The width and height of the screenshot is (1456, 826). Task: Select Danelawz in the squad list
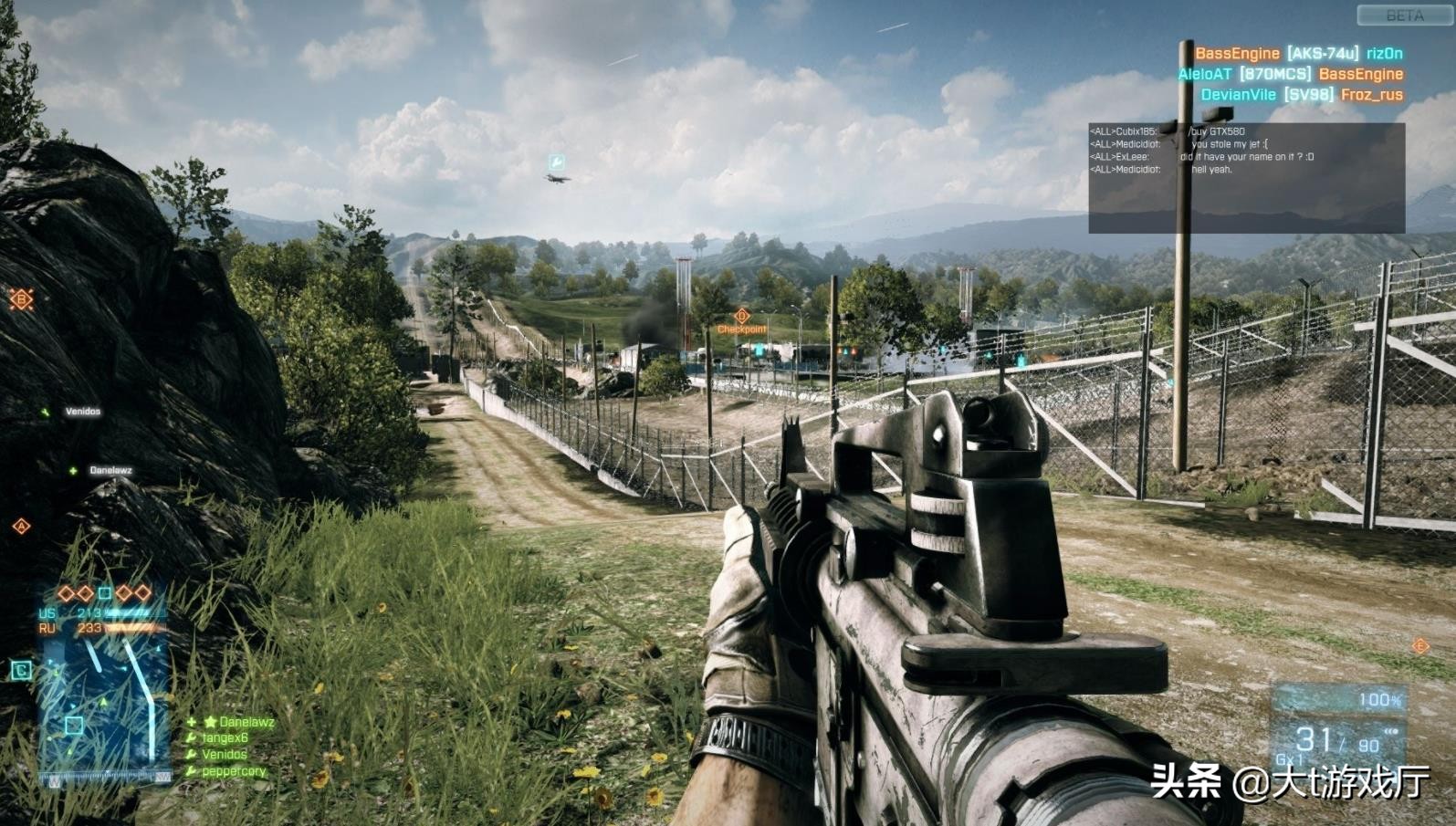pyautogui.click(x=246, y=722)
